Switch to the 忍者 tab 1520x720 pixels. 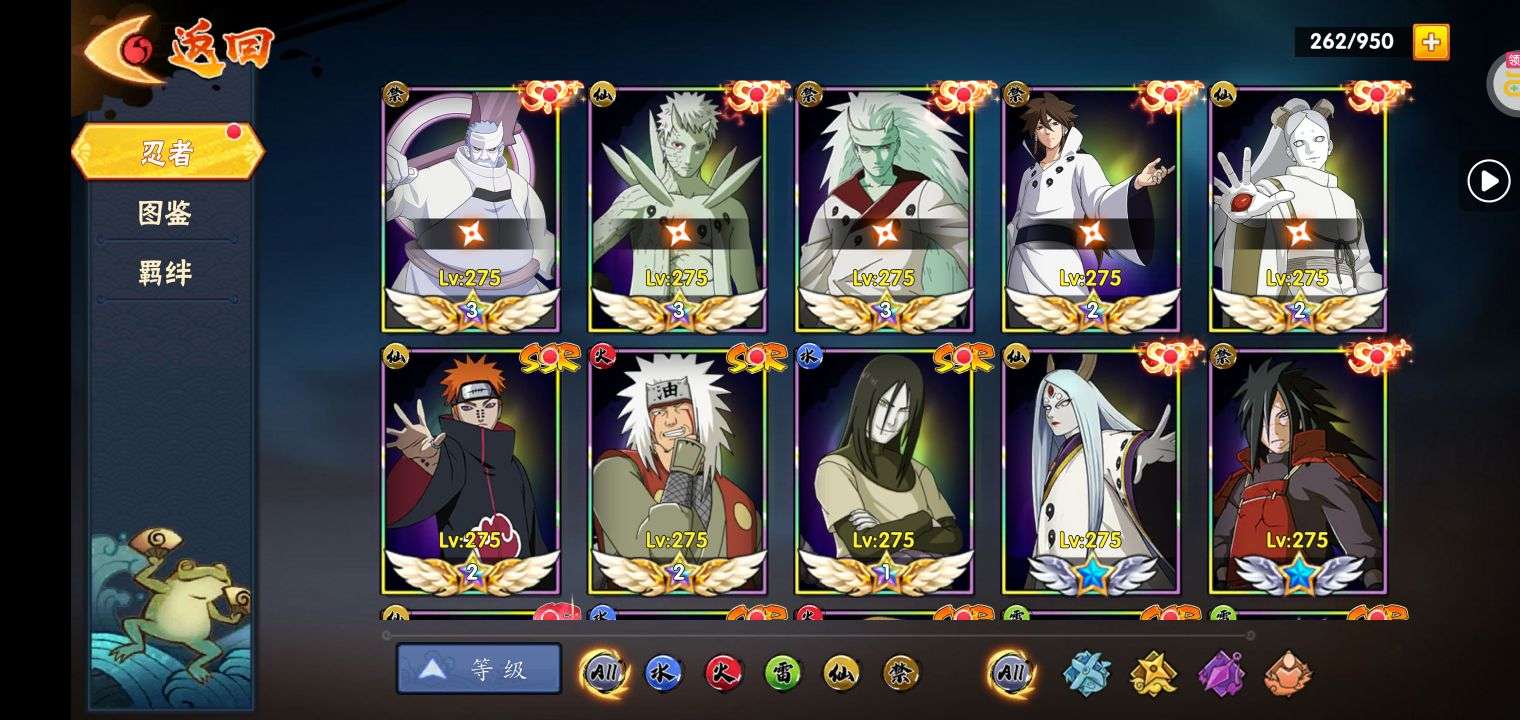click(x=167, y=152)
